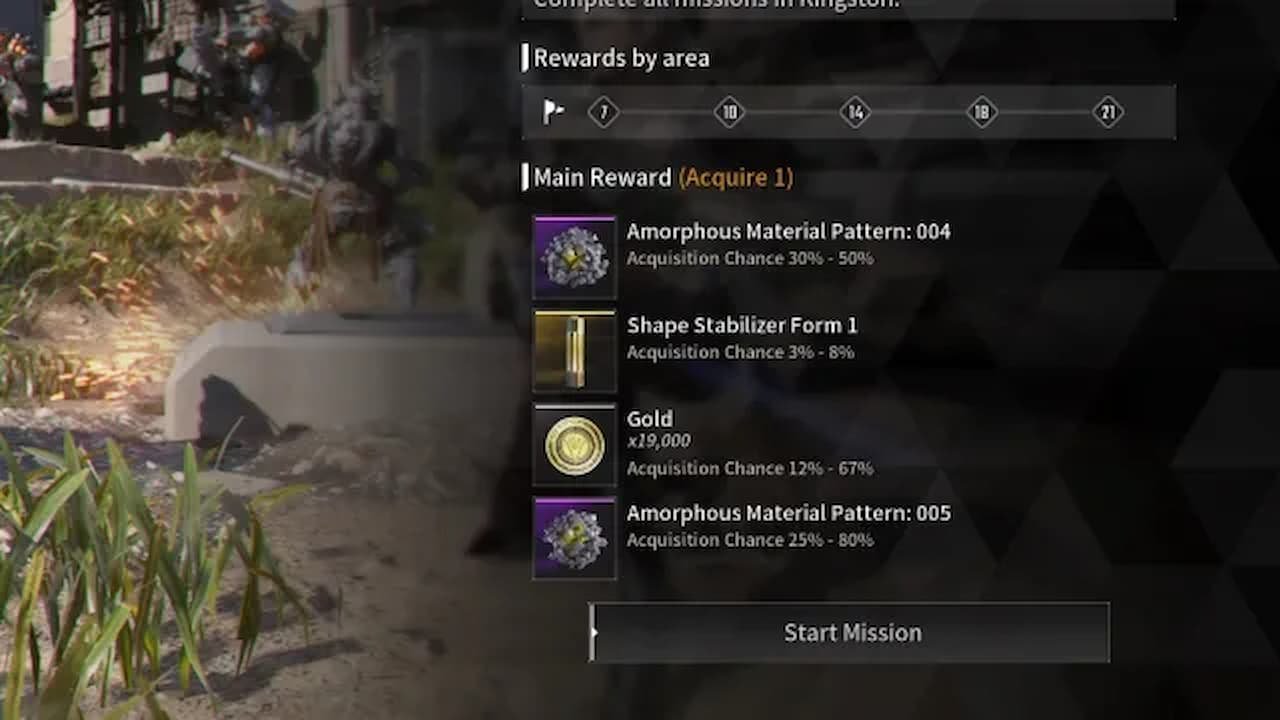Select the milestone marker labeled 10
The width and height of the screenshot is (1280, 720).
click(x=731, y=113)
